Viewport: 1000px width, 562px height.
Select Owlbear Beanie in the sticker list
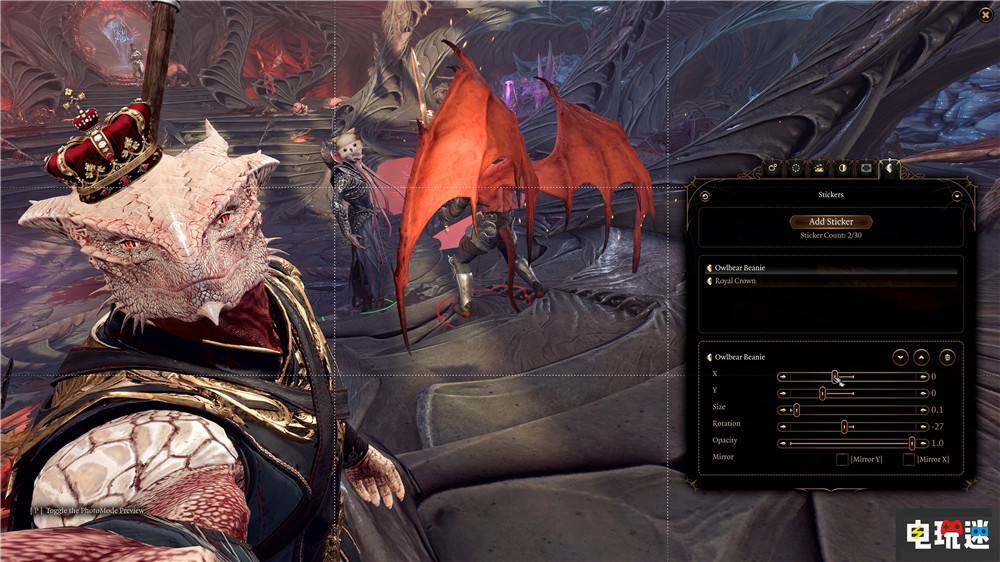click(740, 268)
